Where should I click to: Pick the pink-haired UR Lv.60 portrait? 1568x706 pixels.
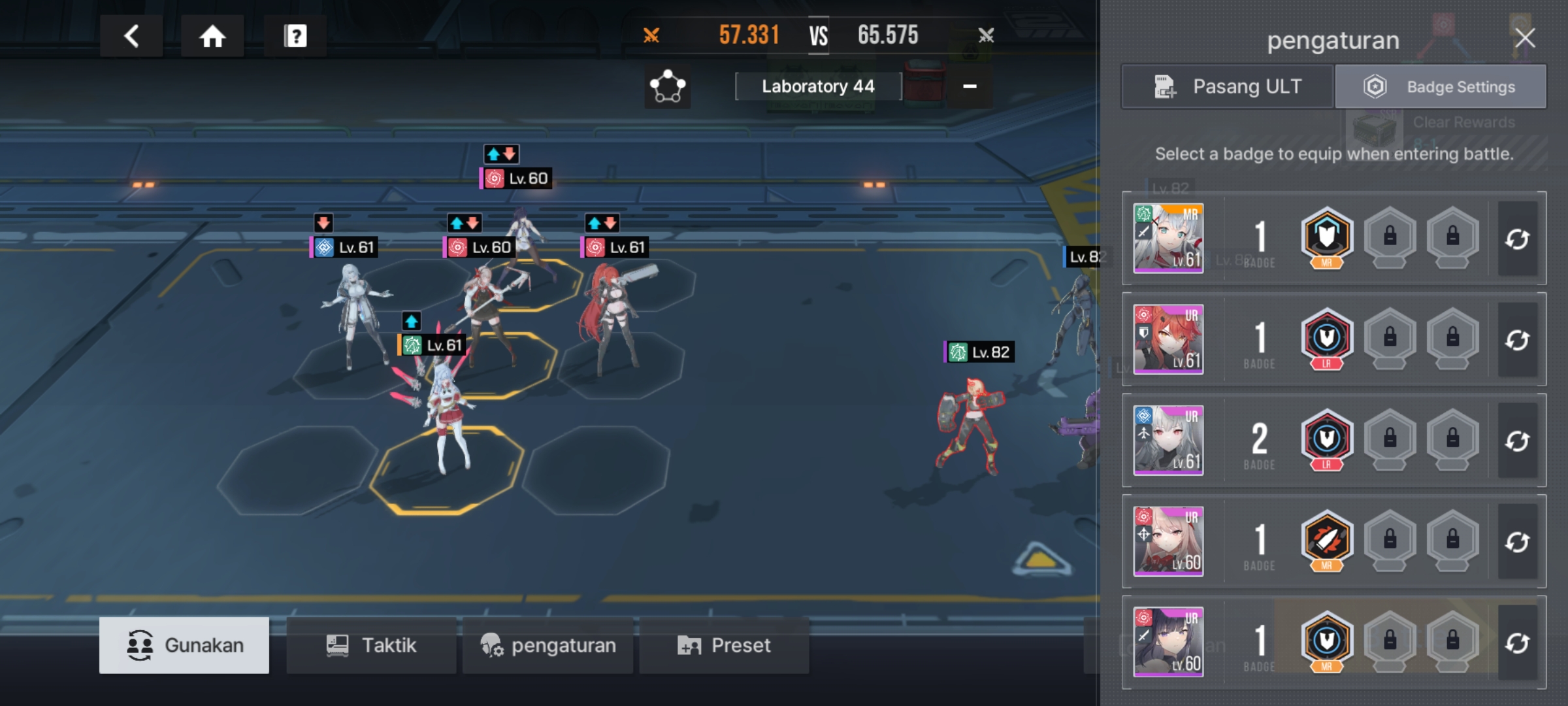click(x=1168, y=541)
